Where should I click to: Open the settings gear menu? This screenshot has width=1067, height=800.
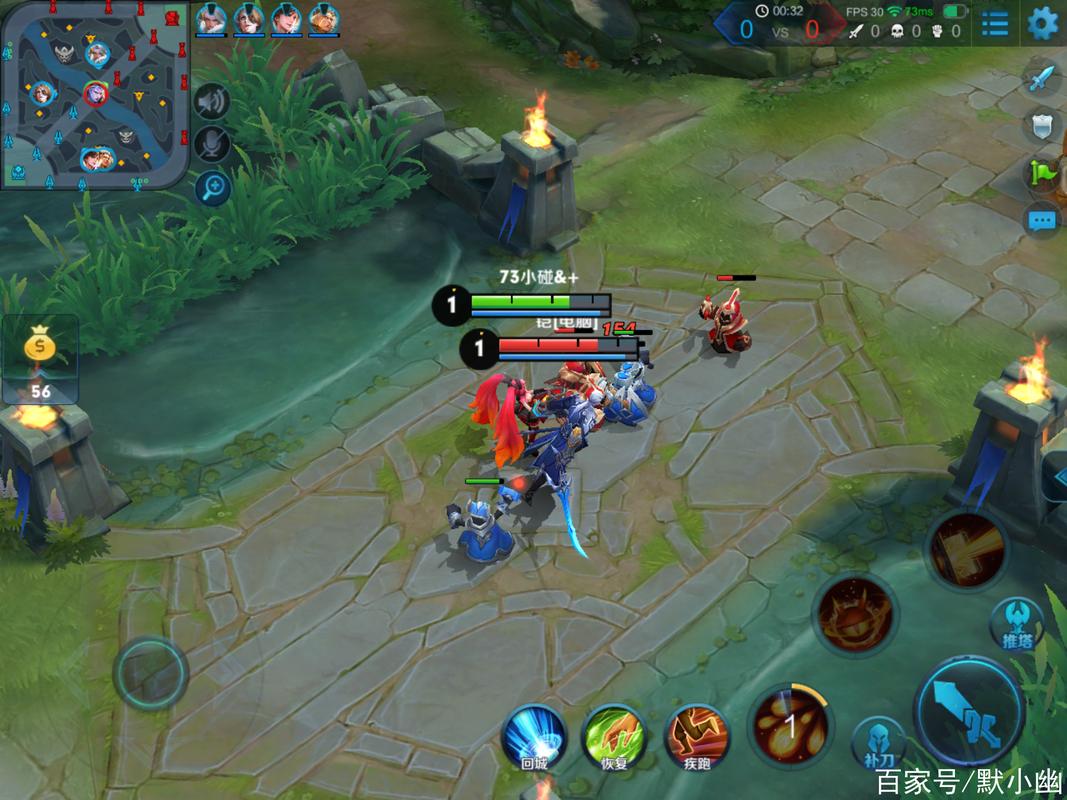point(1042,22)
